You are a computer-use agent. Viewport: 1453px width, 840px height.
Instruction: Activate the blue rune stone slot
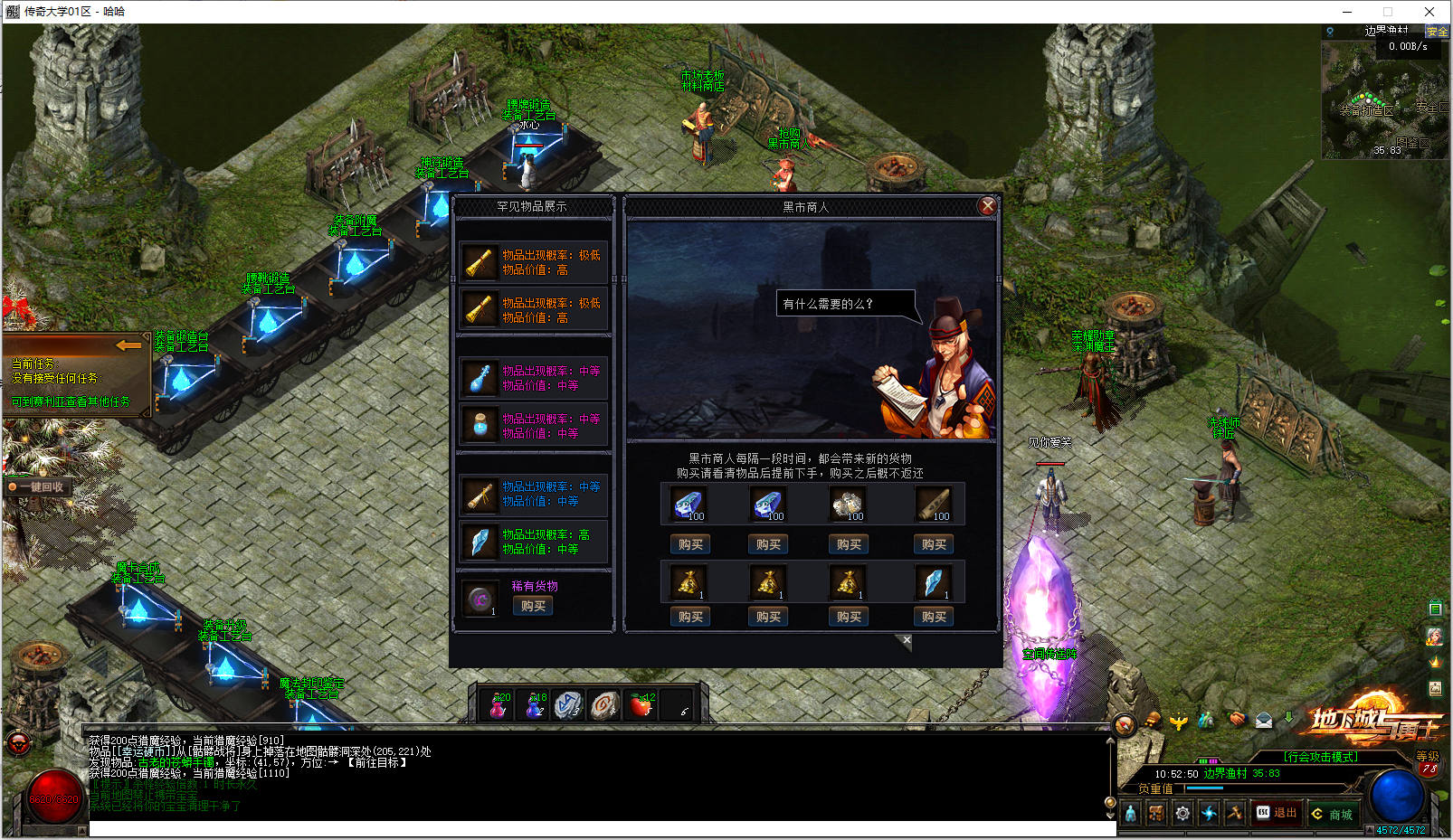(568, 704)
